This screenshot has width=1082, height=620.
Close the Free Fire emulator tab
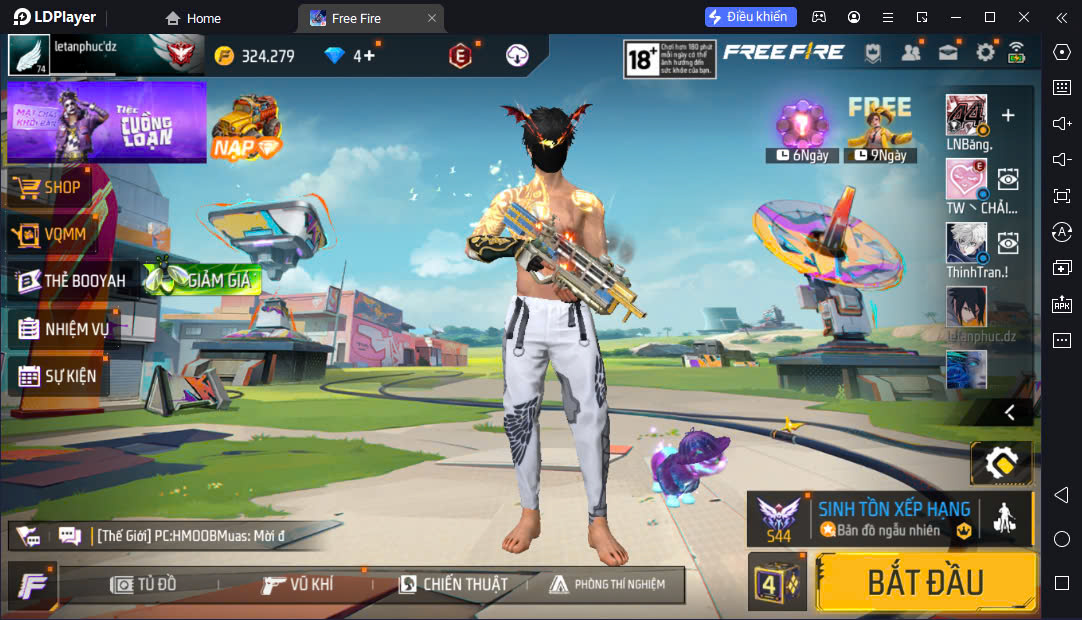tap(431, 18)
